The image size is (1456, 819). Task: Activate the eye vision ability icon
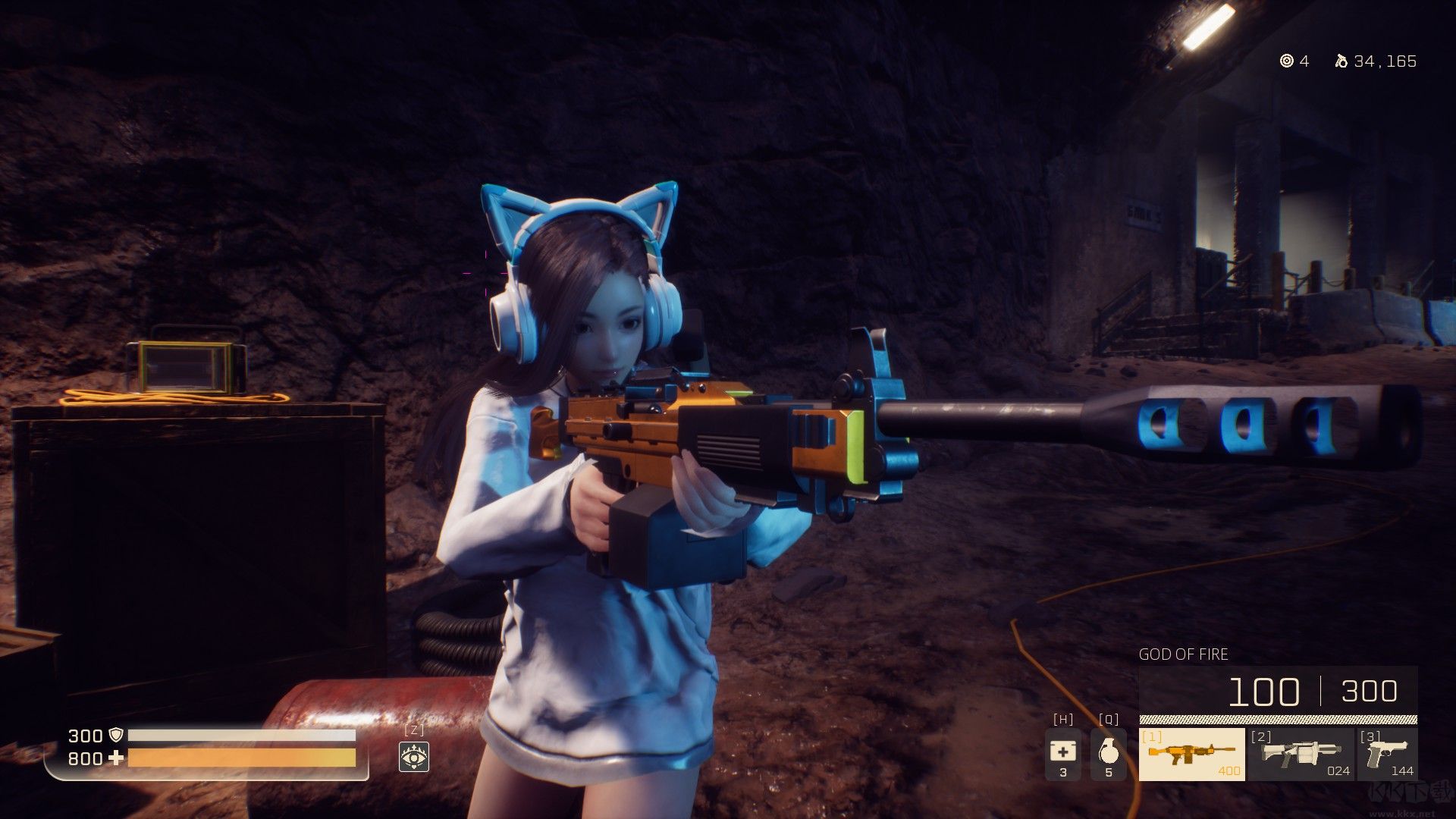tap(414, 756)
